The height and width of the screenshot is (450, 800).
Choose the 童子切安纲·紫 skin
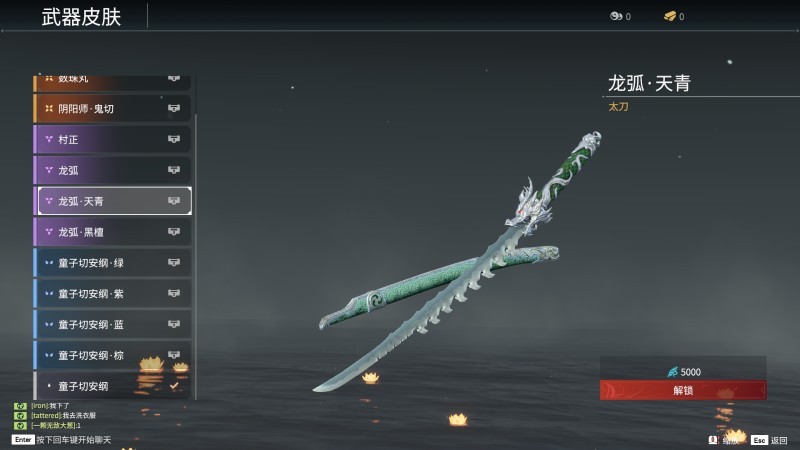112,294
